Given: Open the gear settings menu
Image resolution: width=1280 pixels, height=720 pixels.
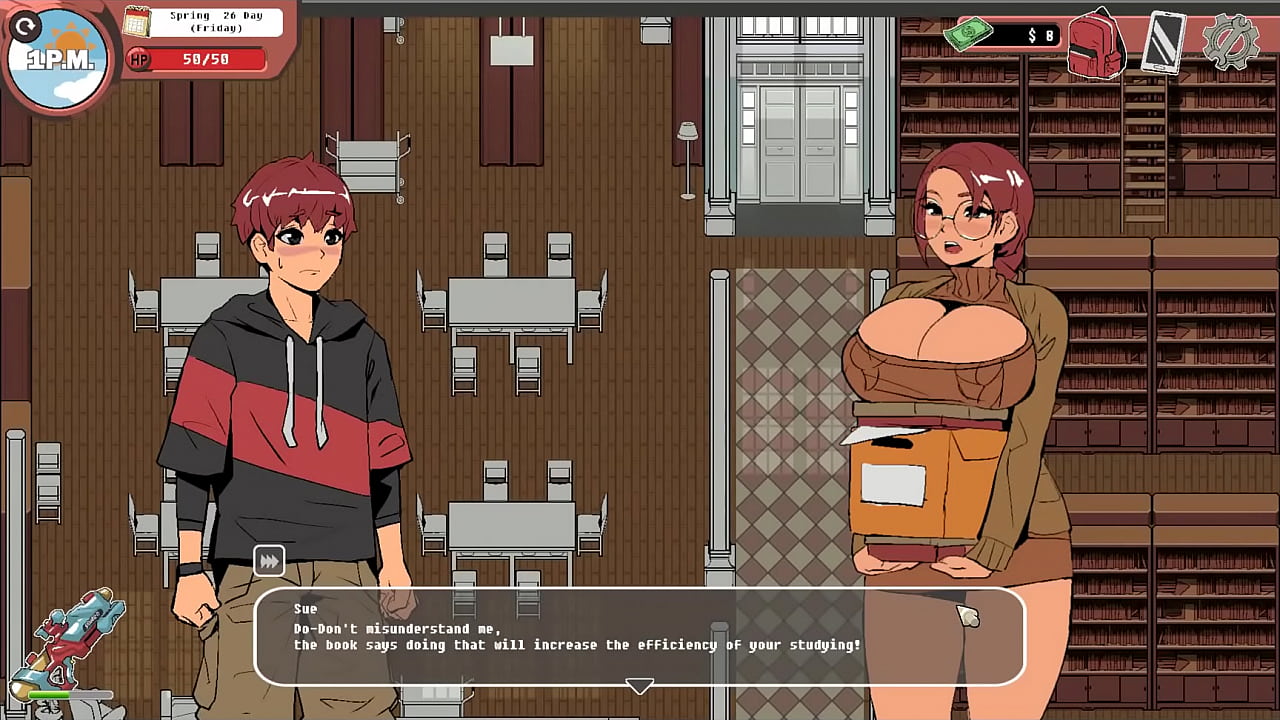Looking at the screenshot, I should tap(1230, 41).
